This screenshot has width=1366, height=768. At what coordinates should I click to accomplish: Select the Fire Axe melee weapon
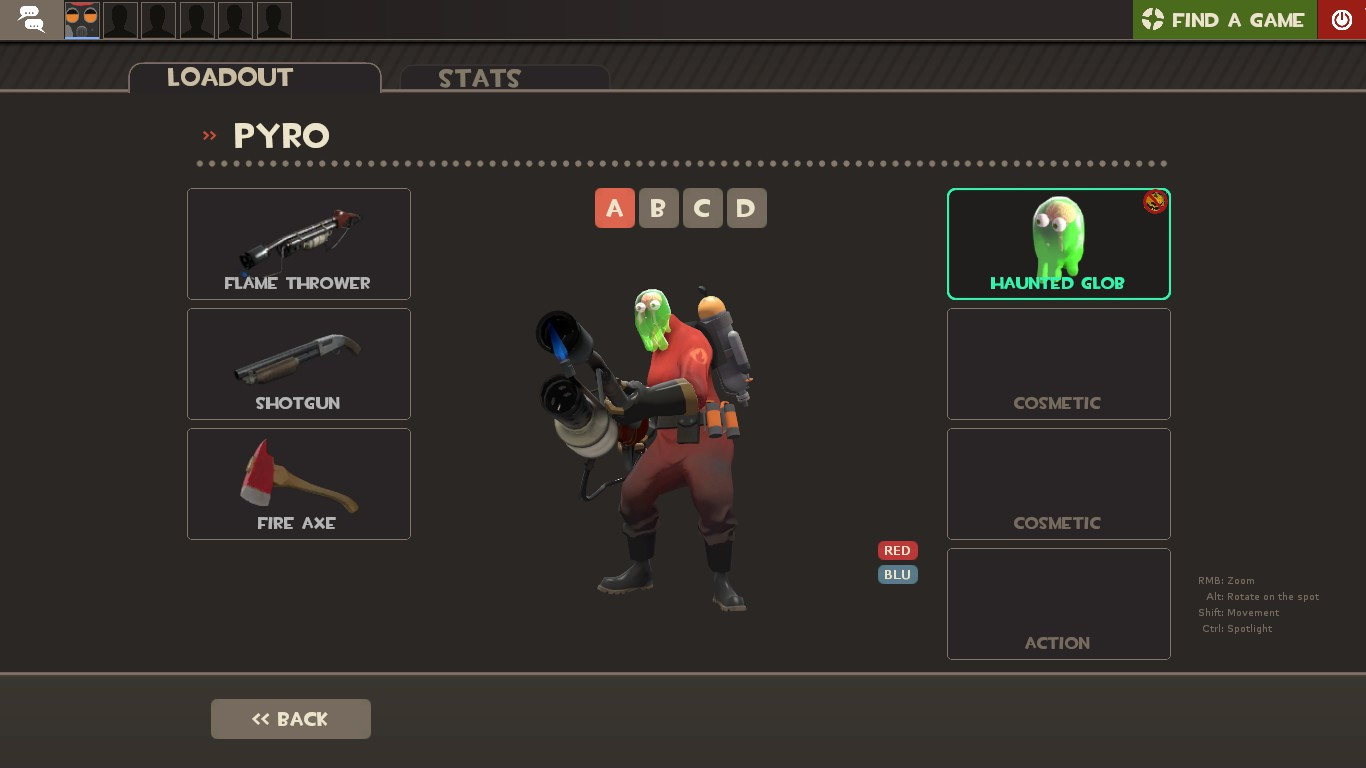click(x=298, y=483)
